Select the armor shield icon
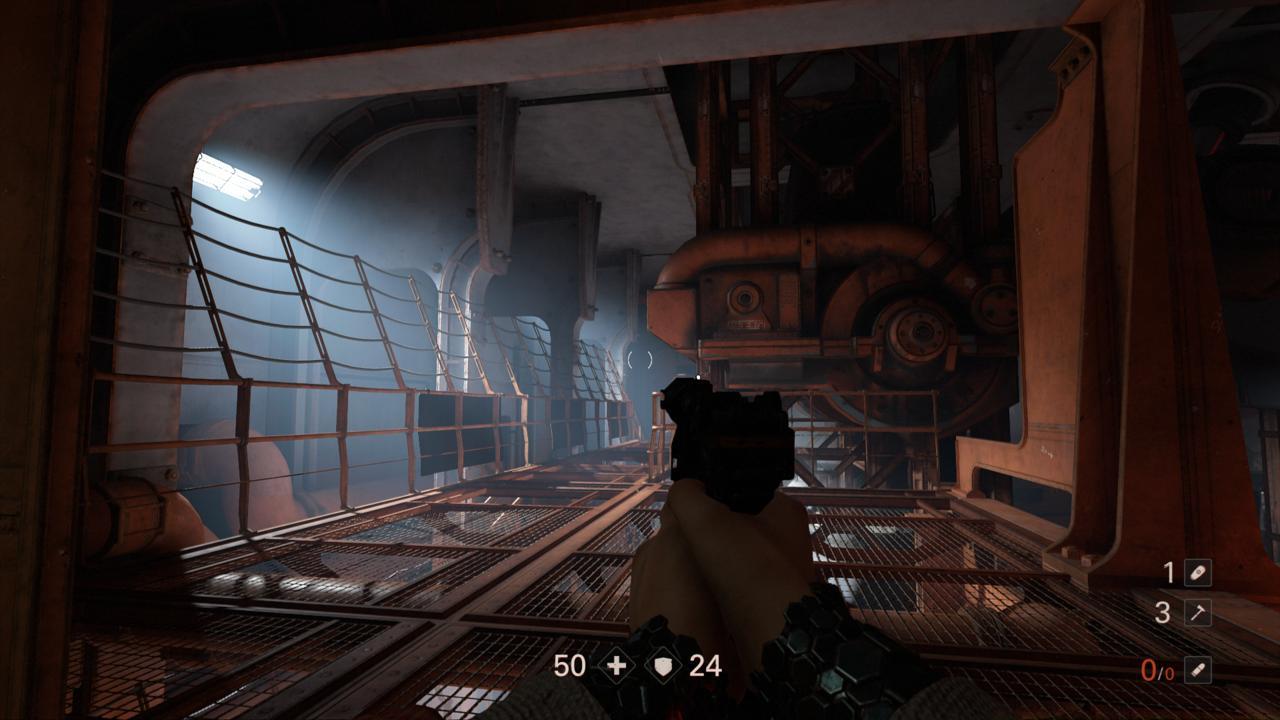Screen dimensions: 1280x720 click(x=661, y=666)
